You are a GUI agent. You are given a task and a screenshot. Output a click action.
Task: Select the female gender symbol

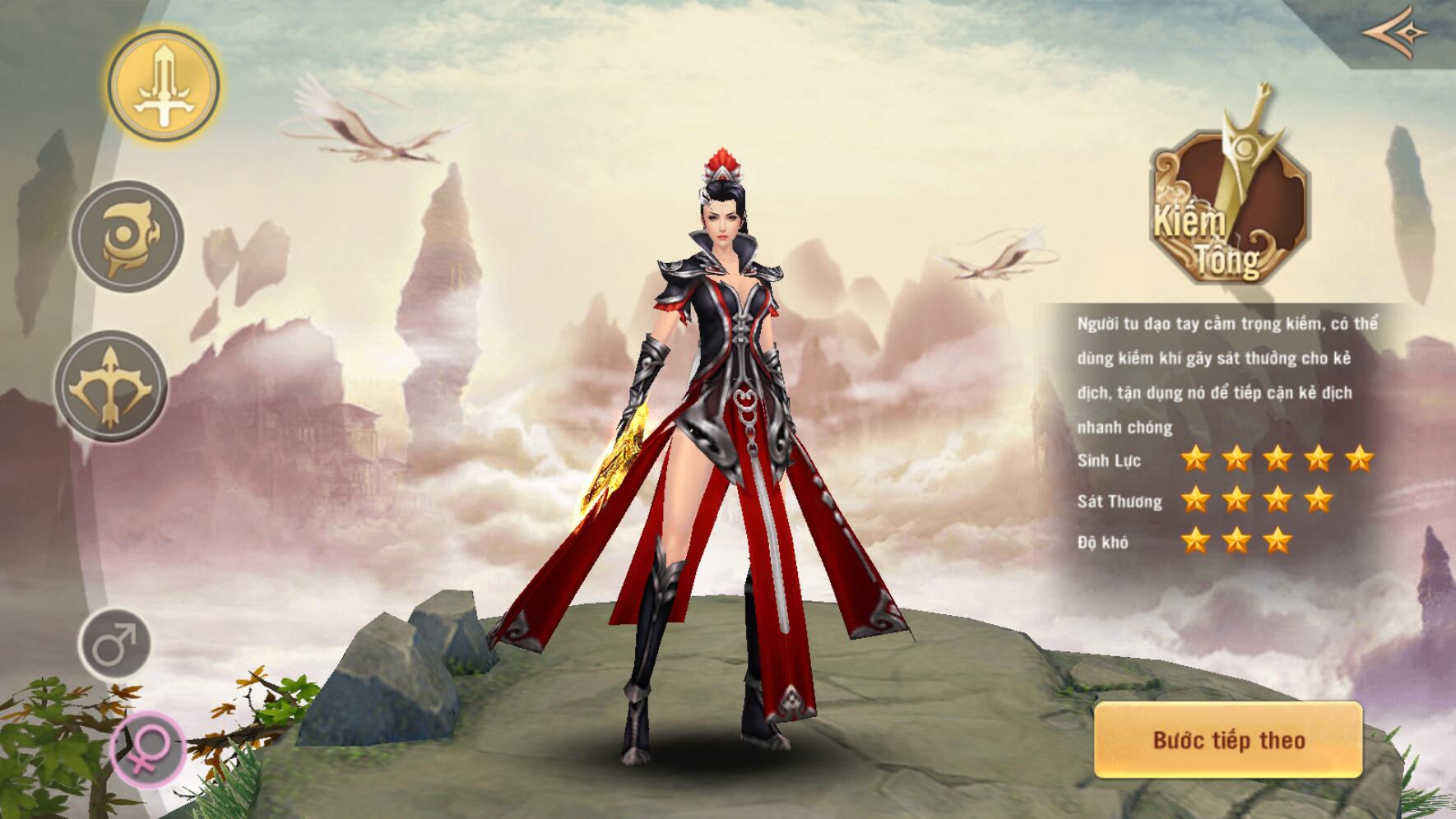click(x=147, y=749)
